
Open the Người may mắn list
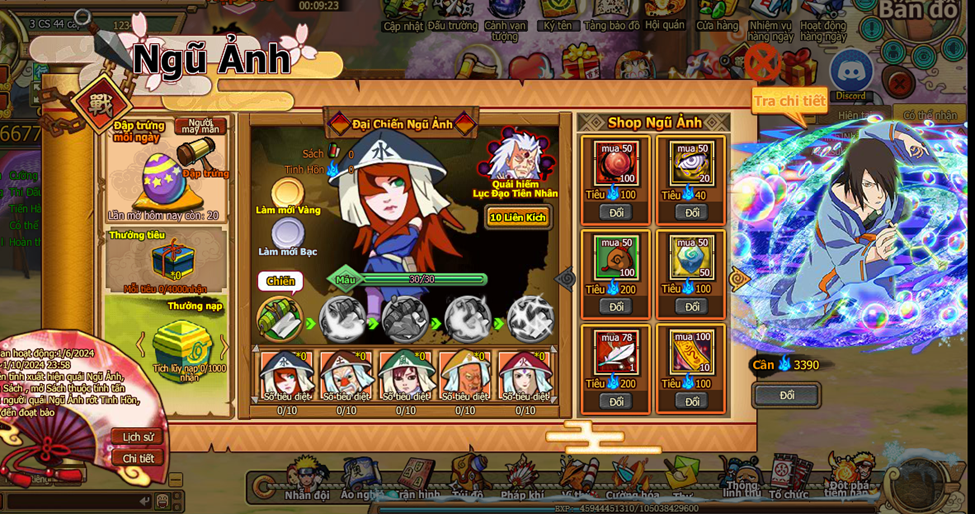coord(201,127)
